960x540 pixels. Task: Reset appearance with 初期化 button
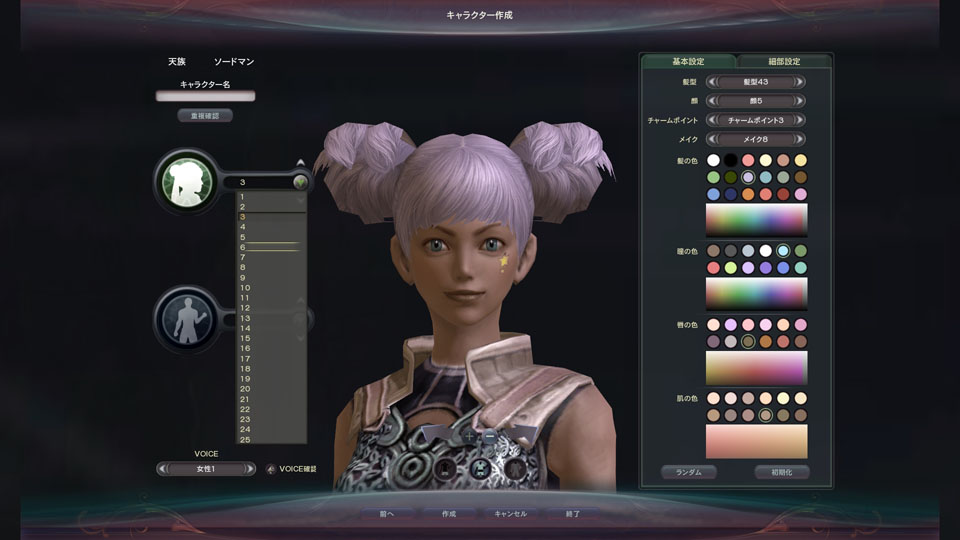click(782, 472)
